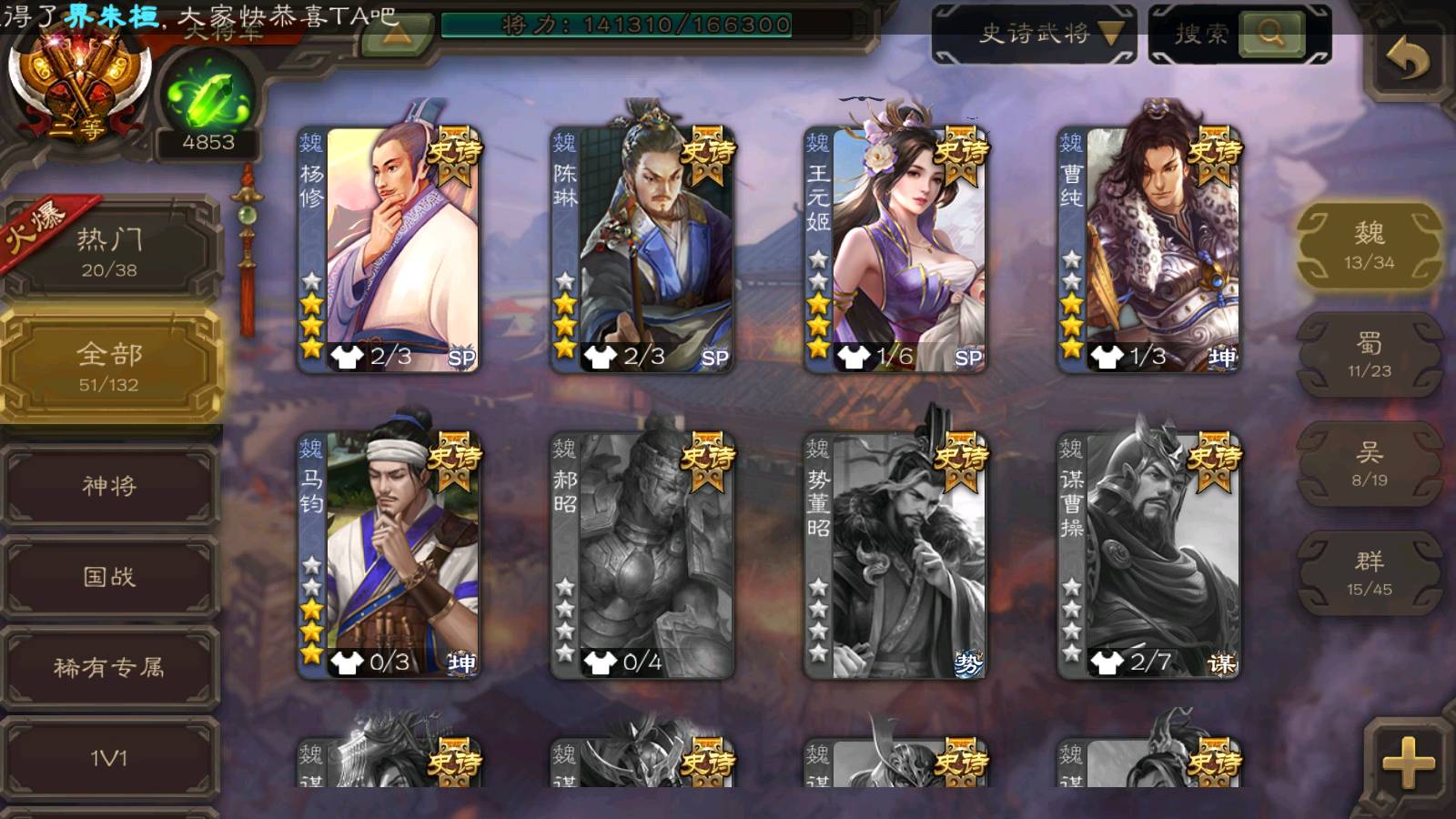Select the greyed-out 郝昭 card

pos(642,555)
